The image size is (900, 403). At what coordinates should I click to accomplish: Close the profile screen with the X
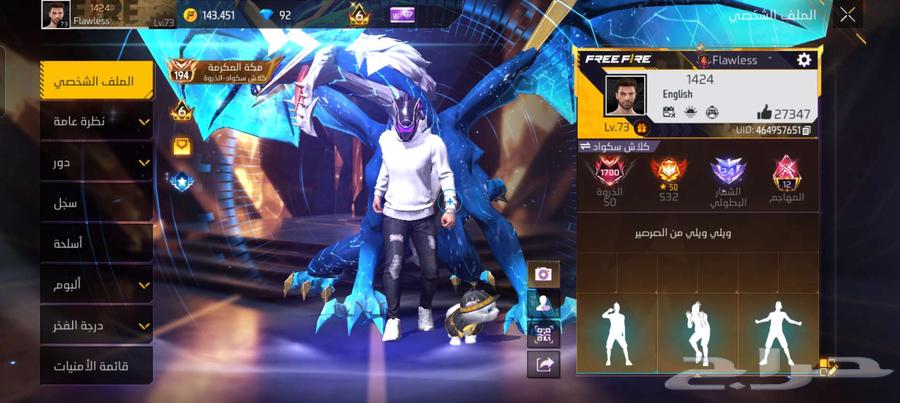(848, 15)
